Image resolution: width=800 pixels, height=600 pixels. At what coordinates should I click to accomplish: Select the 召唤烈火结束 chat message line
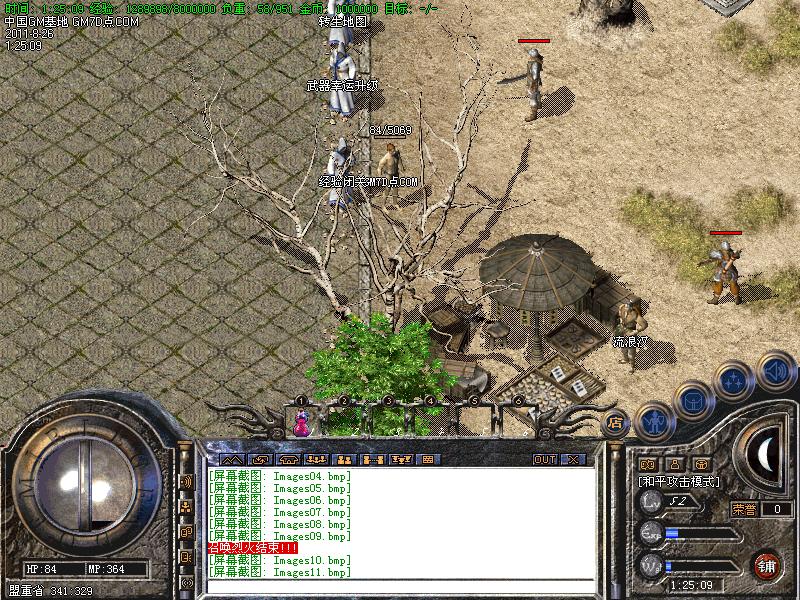pos(252,548)
